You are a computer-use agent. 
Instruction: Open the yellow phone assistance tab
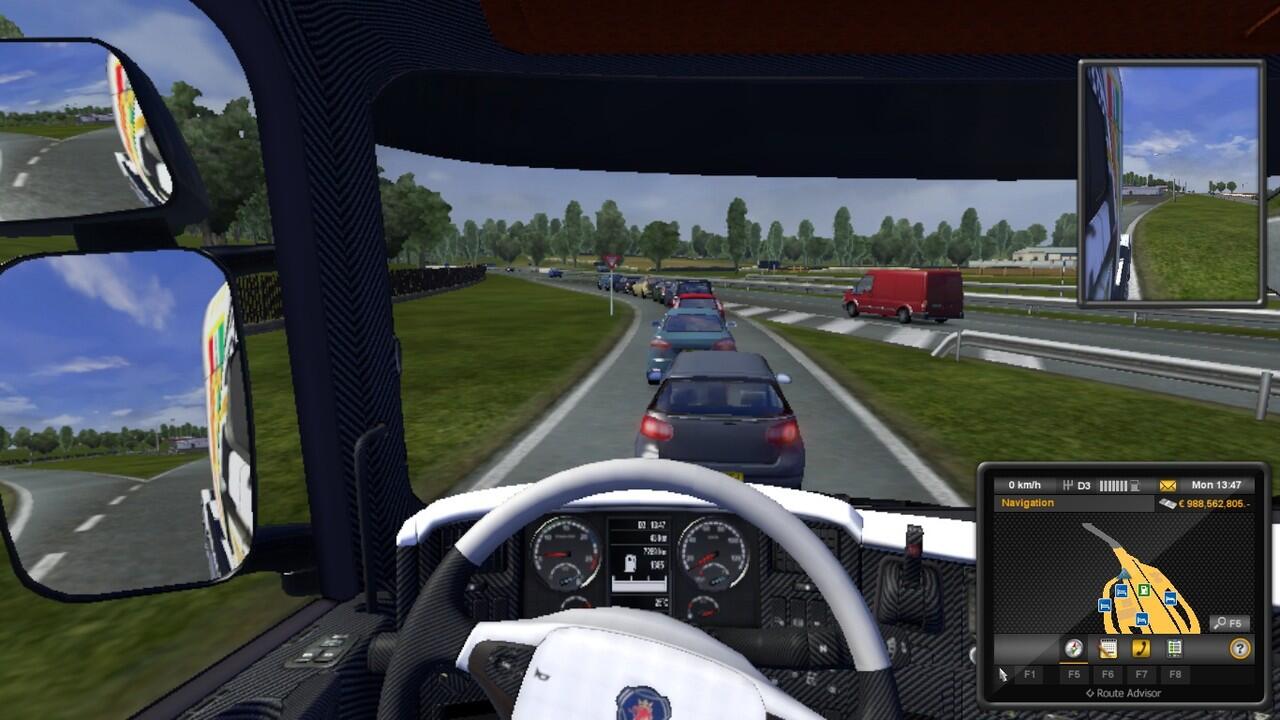1141,648
